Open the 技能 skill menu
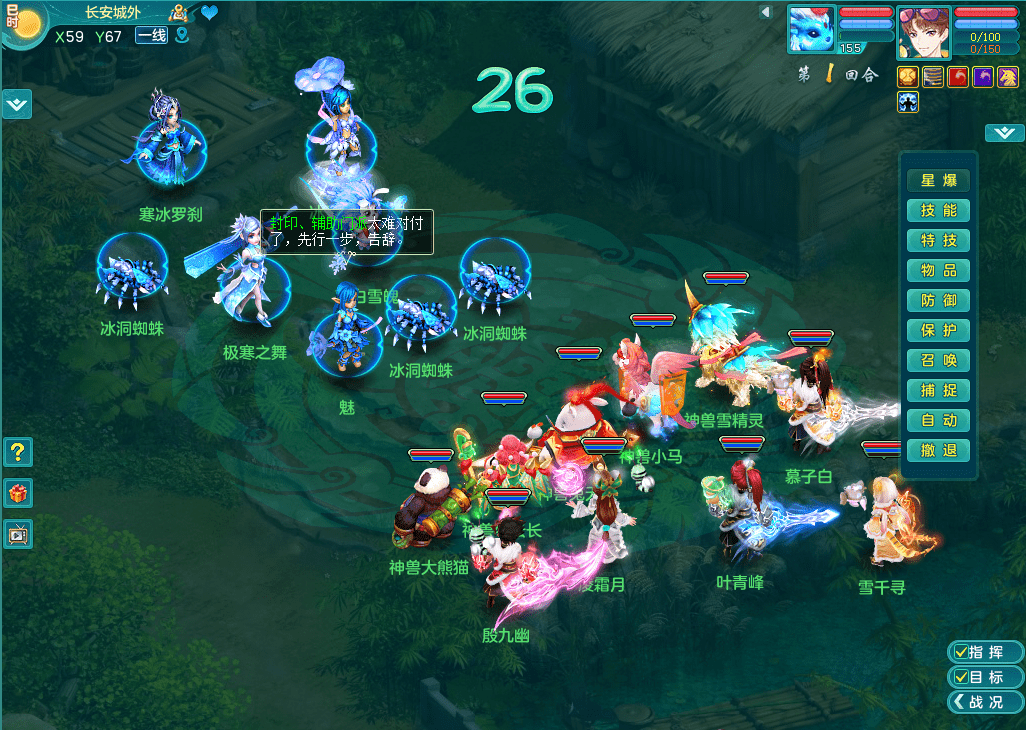This screenshot has height=730, width=1026. click(938, 210)
